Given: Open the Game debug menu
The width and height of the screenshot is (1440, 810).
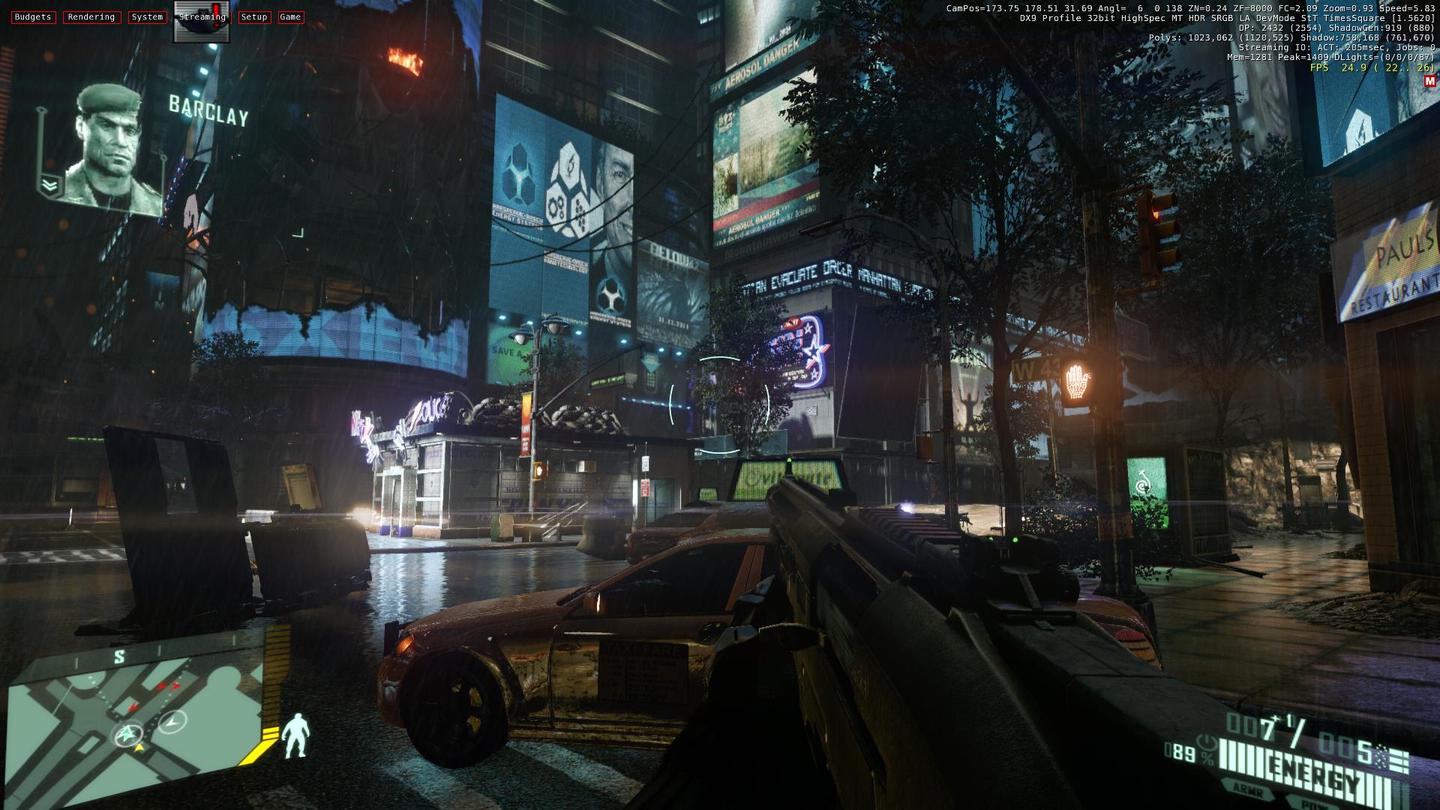Looking at the screenshot, I should tap(290, 17).
